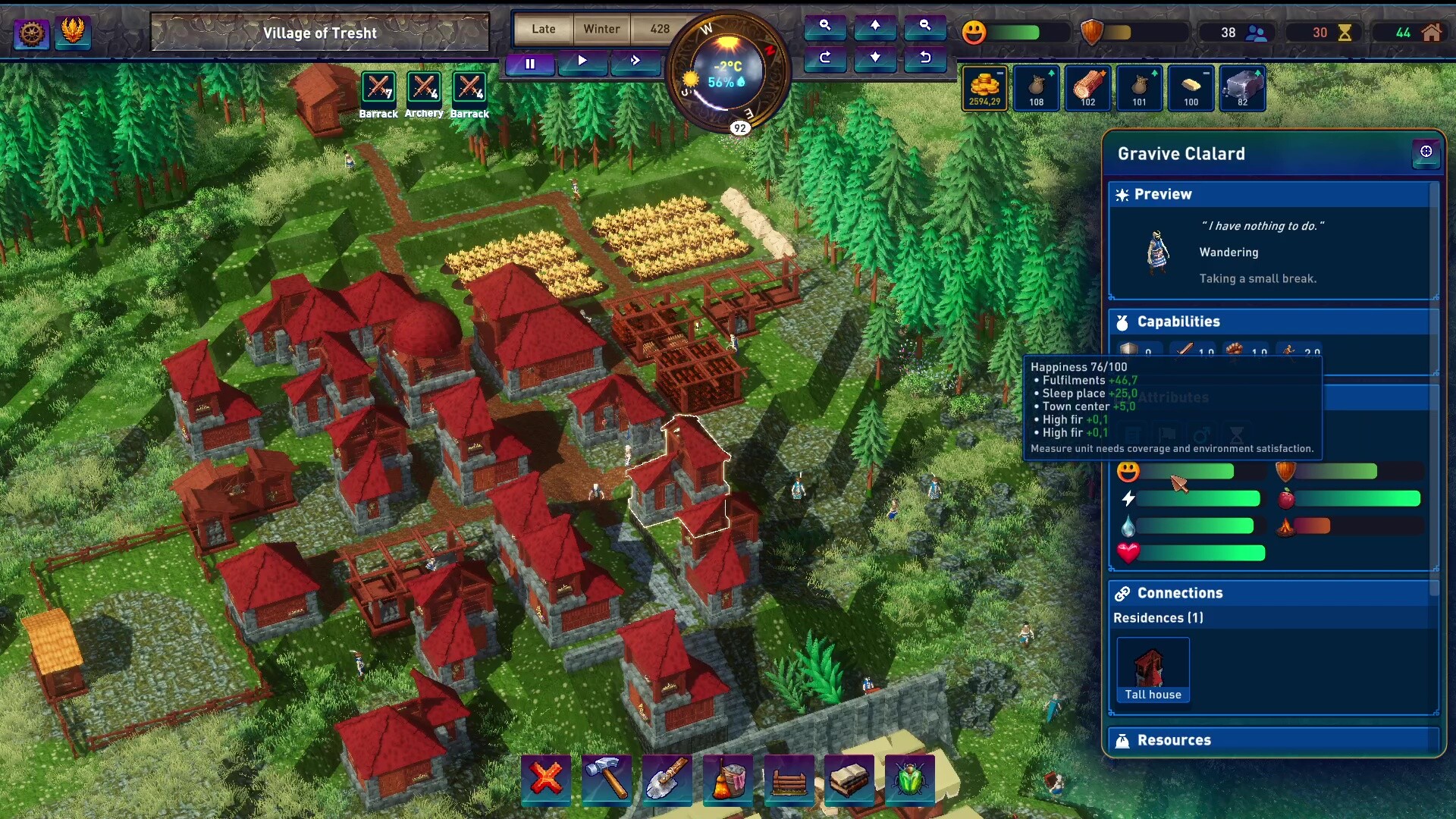Select the Tall house residence thumbnail
Viewport: 1456px width, 819px height.
click(x=1152, y=669)
